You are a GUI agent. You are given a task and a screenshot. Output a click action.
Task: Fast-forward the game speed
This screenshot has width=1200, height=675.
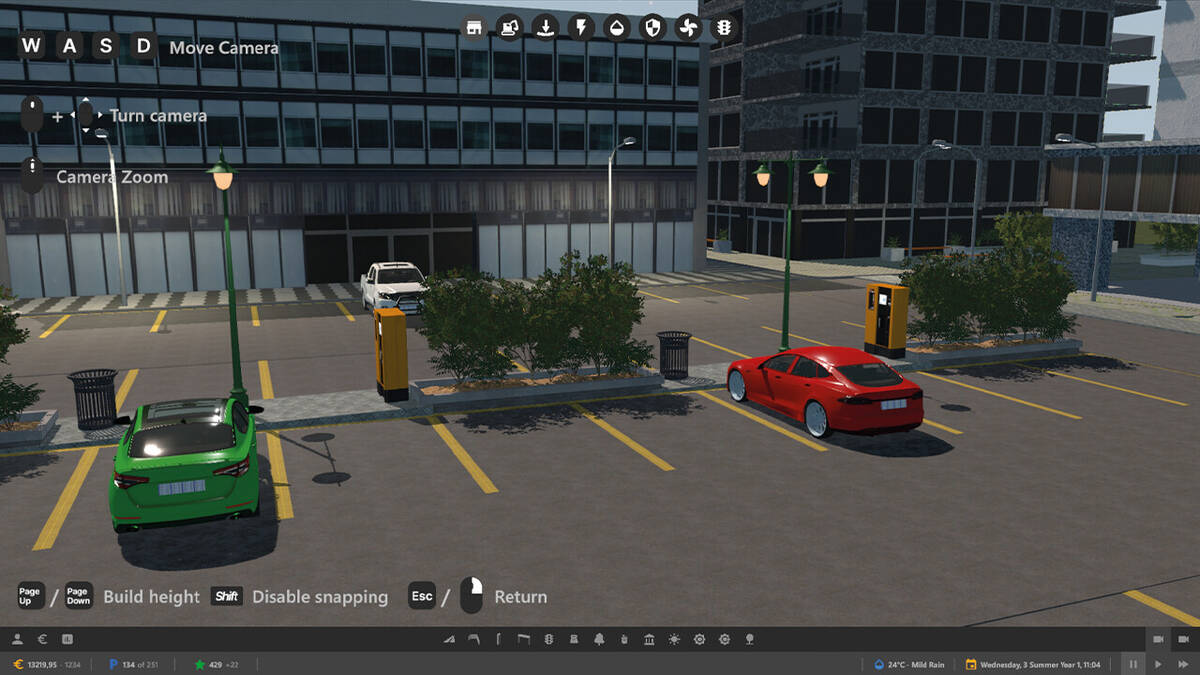tap(1183, 664)
